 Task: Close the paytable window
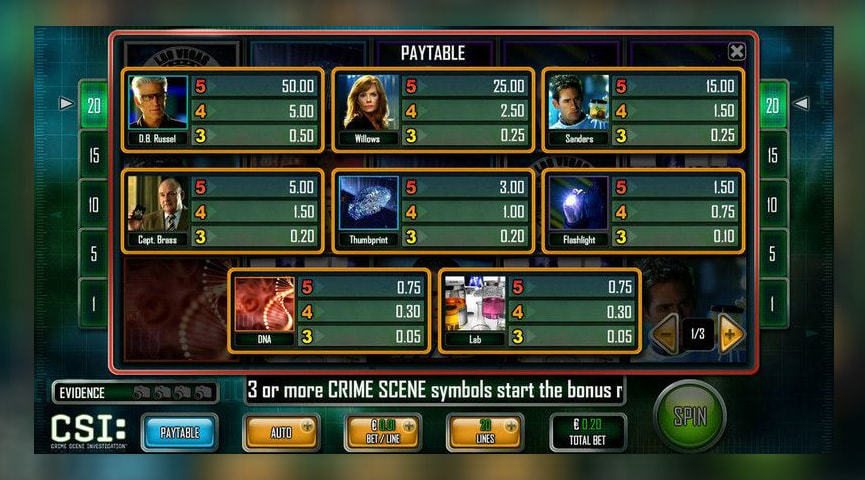click(x=736, y=52)
